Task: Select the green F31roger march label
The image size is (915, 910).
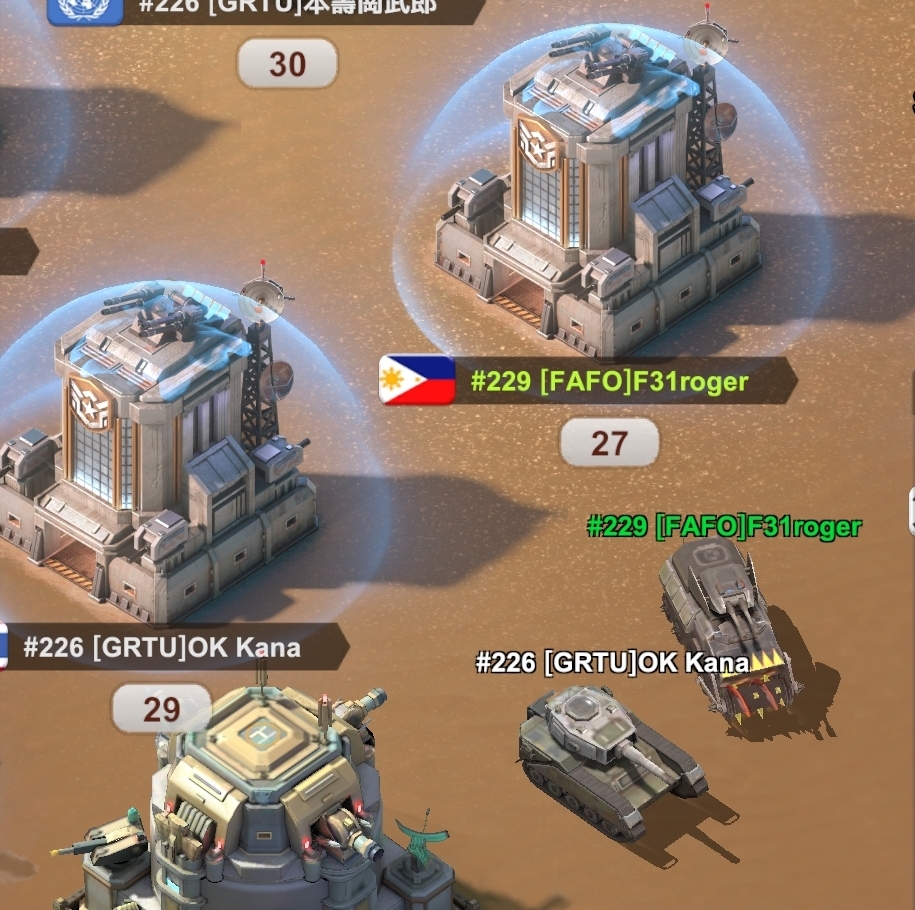Action: click(x=723, y=526)
